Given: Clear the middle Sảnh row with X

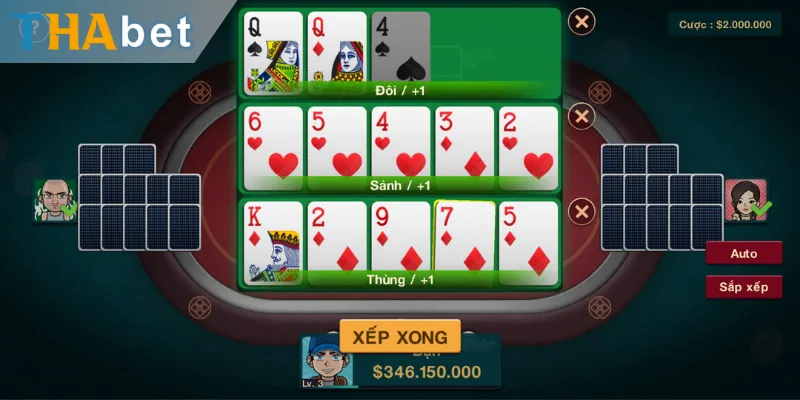Looking at the screenshot, I should 581,117.
